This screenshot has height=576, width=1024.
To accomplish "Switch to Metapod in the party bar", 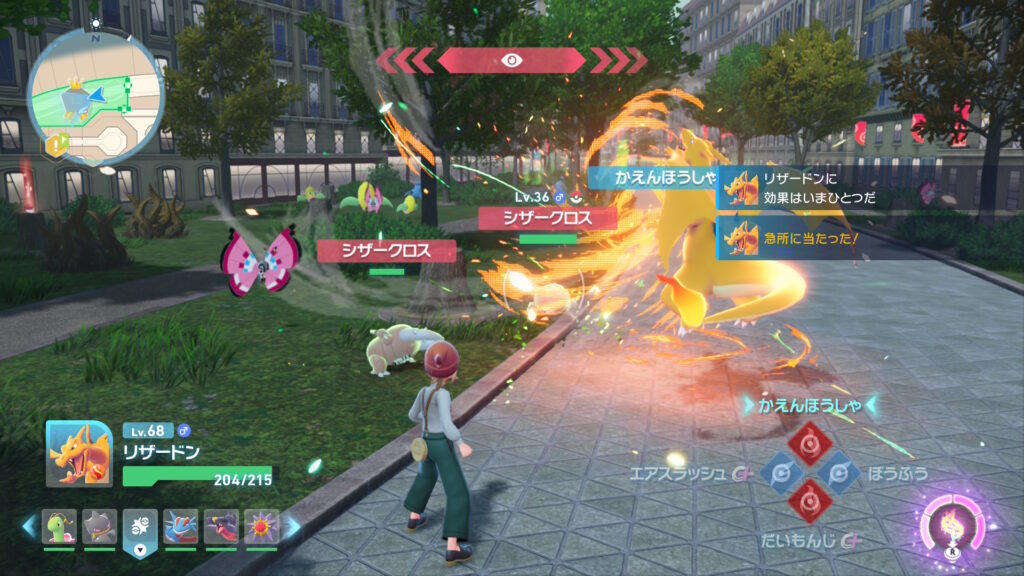I will (x=59, y=527).
